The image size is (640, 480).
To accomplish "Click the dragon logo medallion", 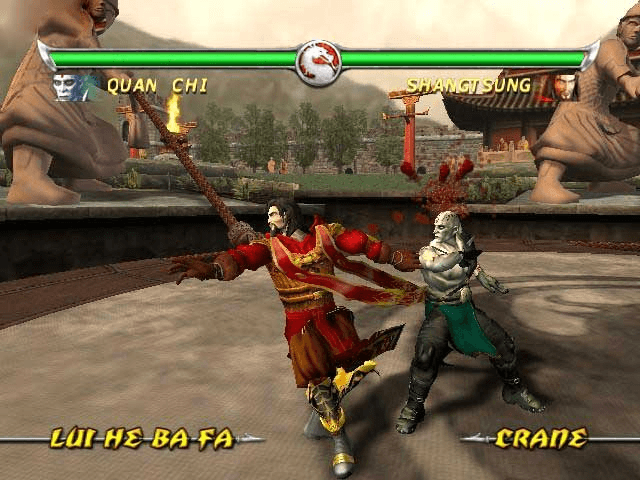I will click(x=320, y=62).
